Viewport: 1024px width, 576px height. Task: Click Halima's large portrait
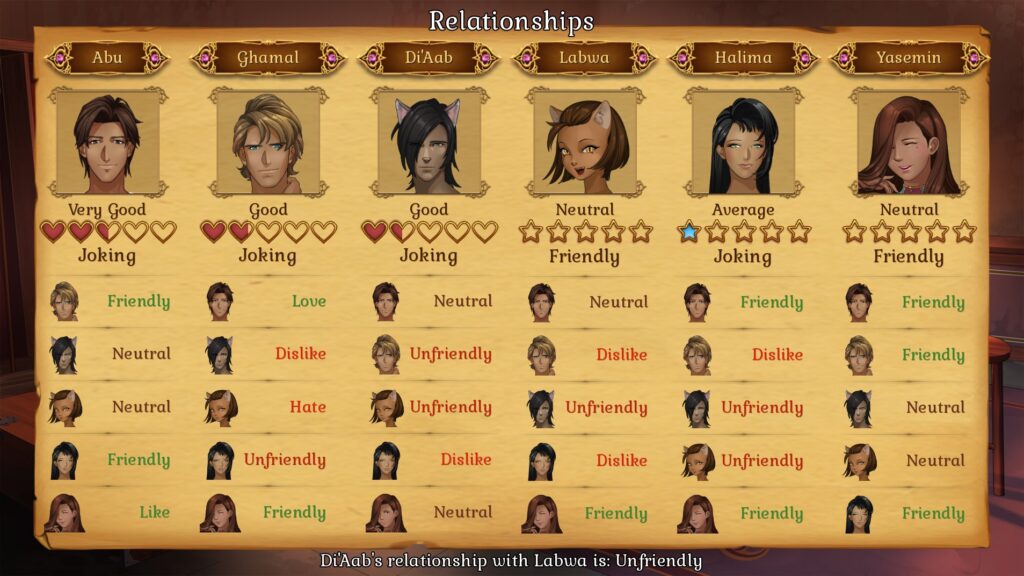tap(743, 143)
